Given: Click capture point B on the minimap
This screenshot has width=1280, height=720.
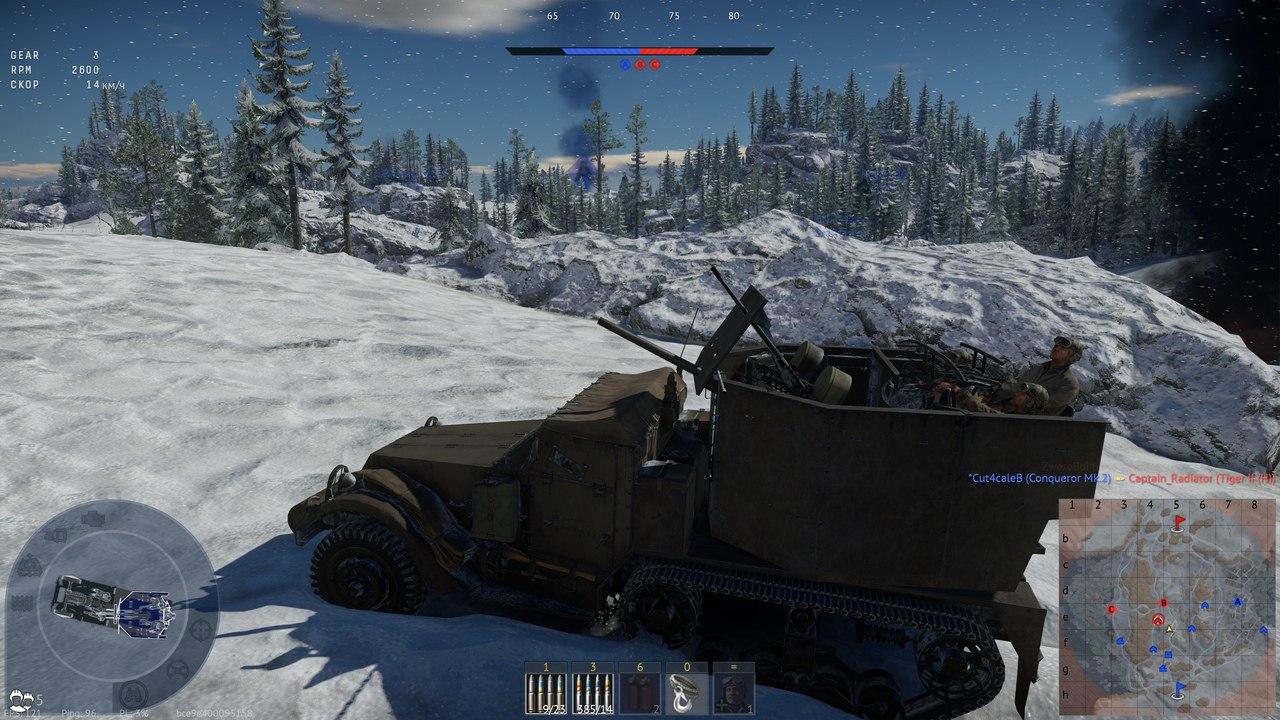Looking at the screenshot, I should click(x=1163, y=603).
